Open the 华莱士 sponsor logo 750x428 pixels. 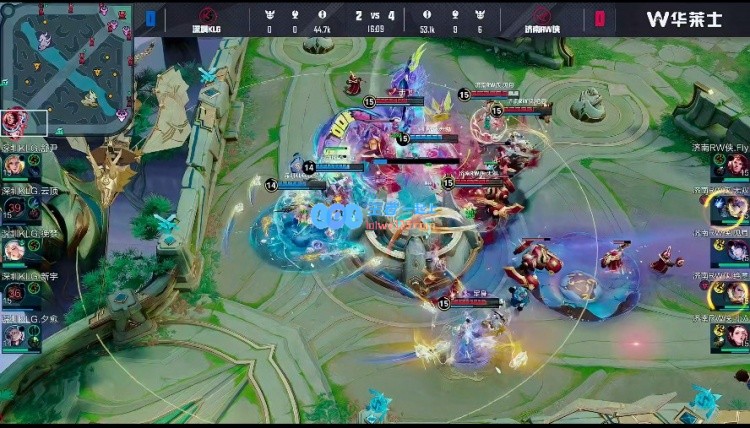684,19
